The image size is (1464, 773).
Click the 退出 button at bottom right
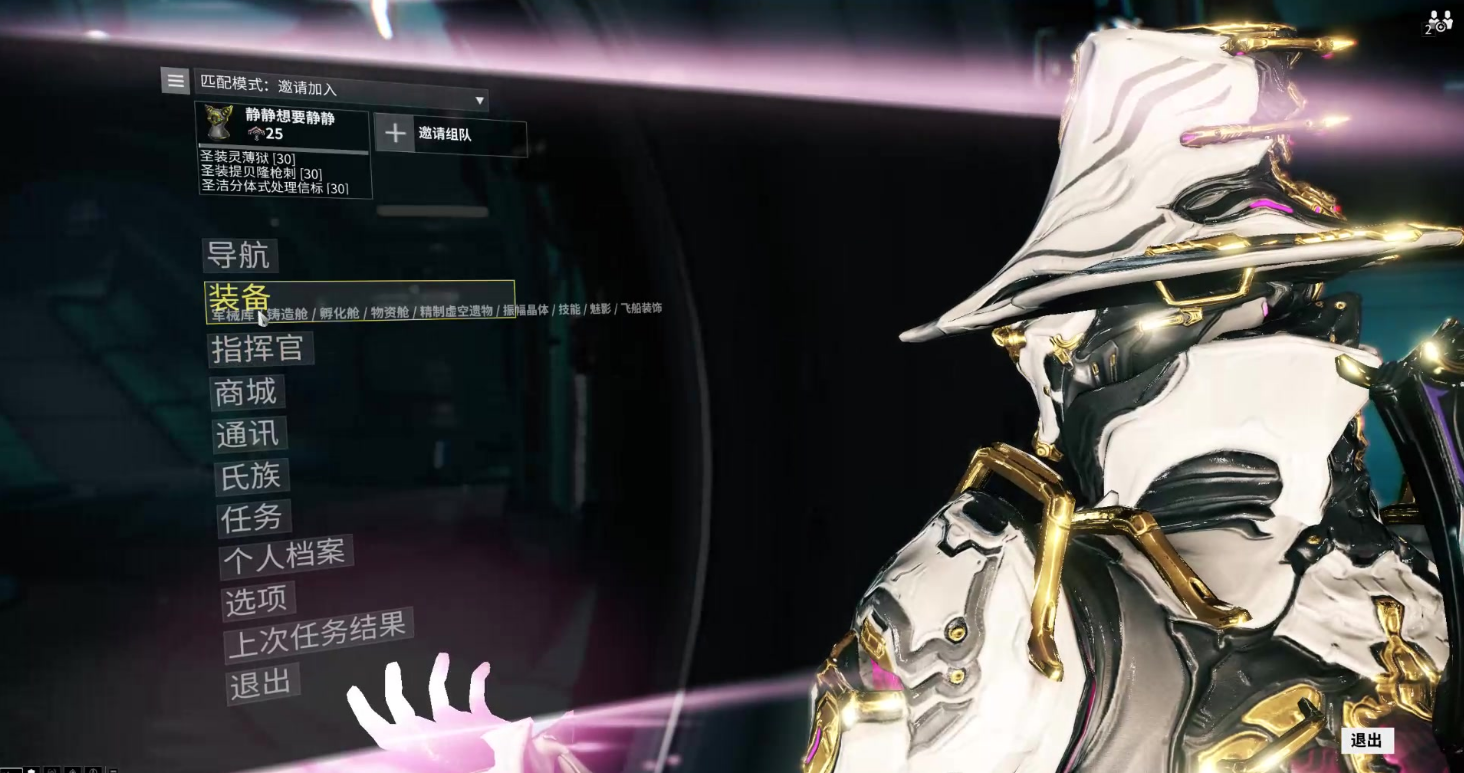(x=1366, y=740)
